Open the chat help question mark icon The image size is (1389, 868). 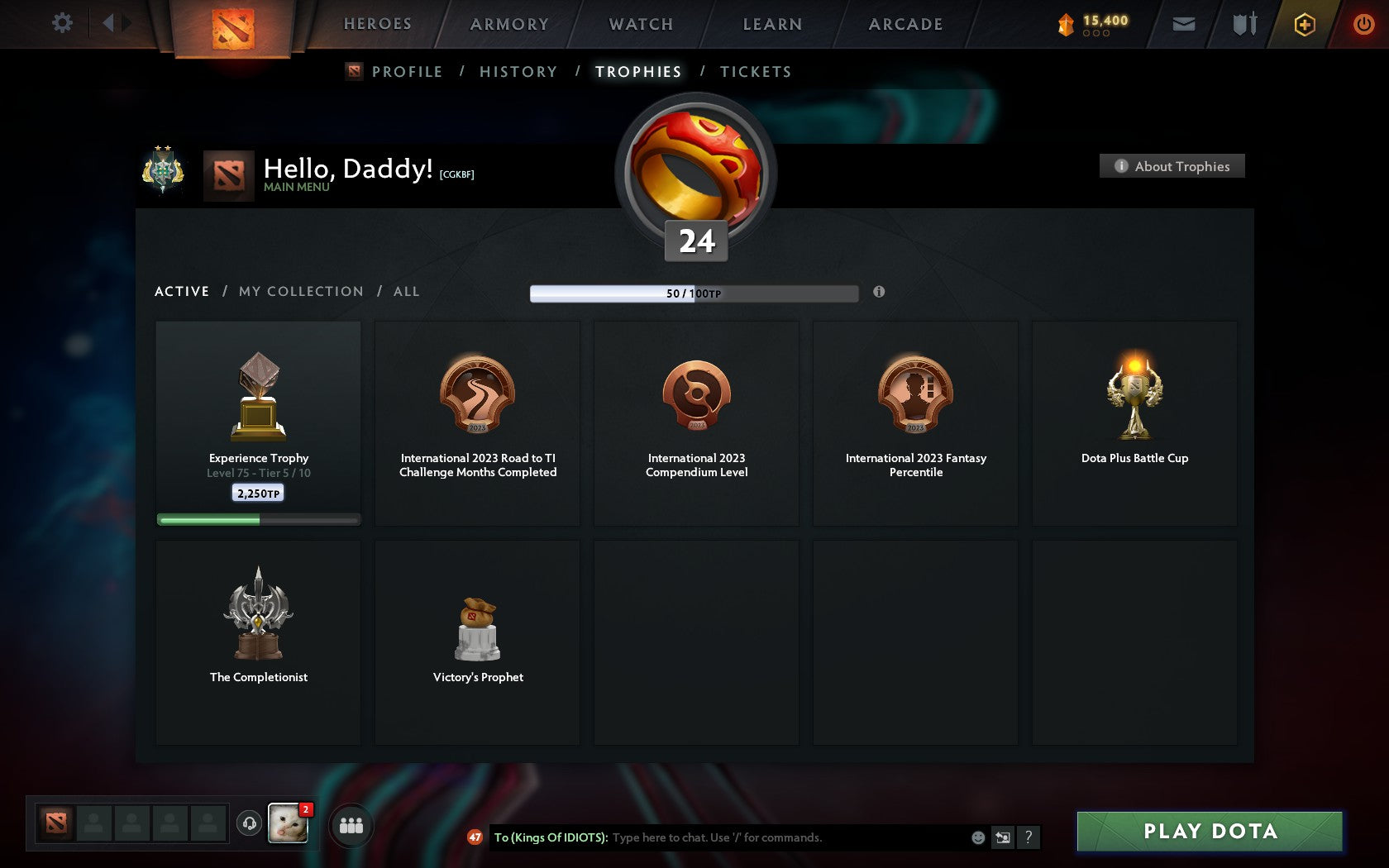[x=1028, y=837]
